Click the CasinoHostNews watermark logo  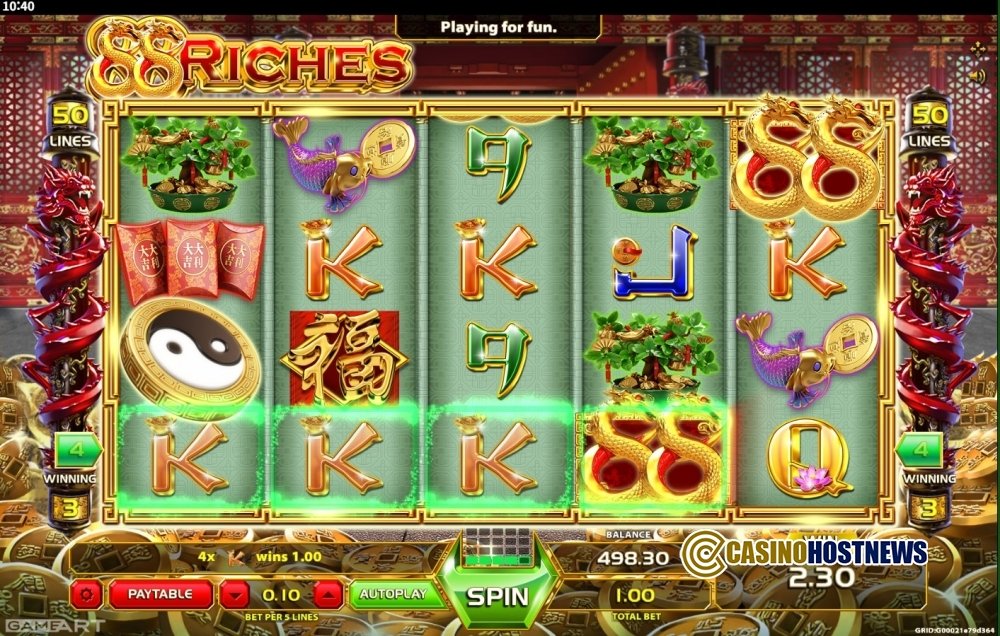[x=805, y=550]
